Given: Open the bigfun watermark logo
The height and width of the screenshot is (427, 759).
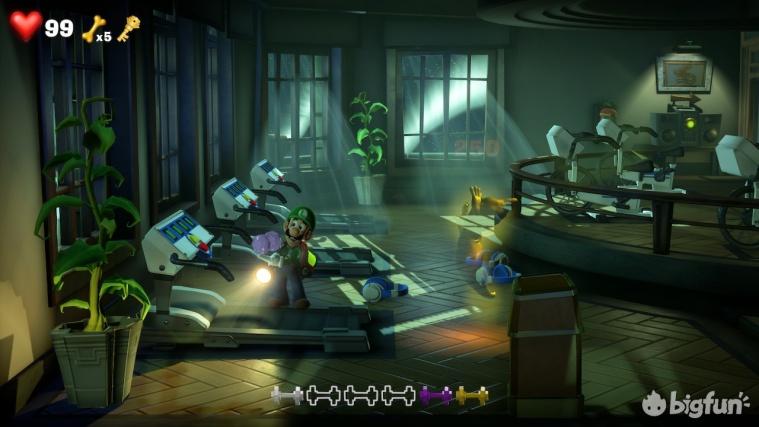Looking at the screenshot, I should tap(696, 403).
